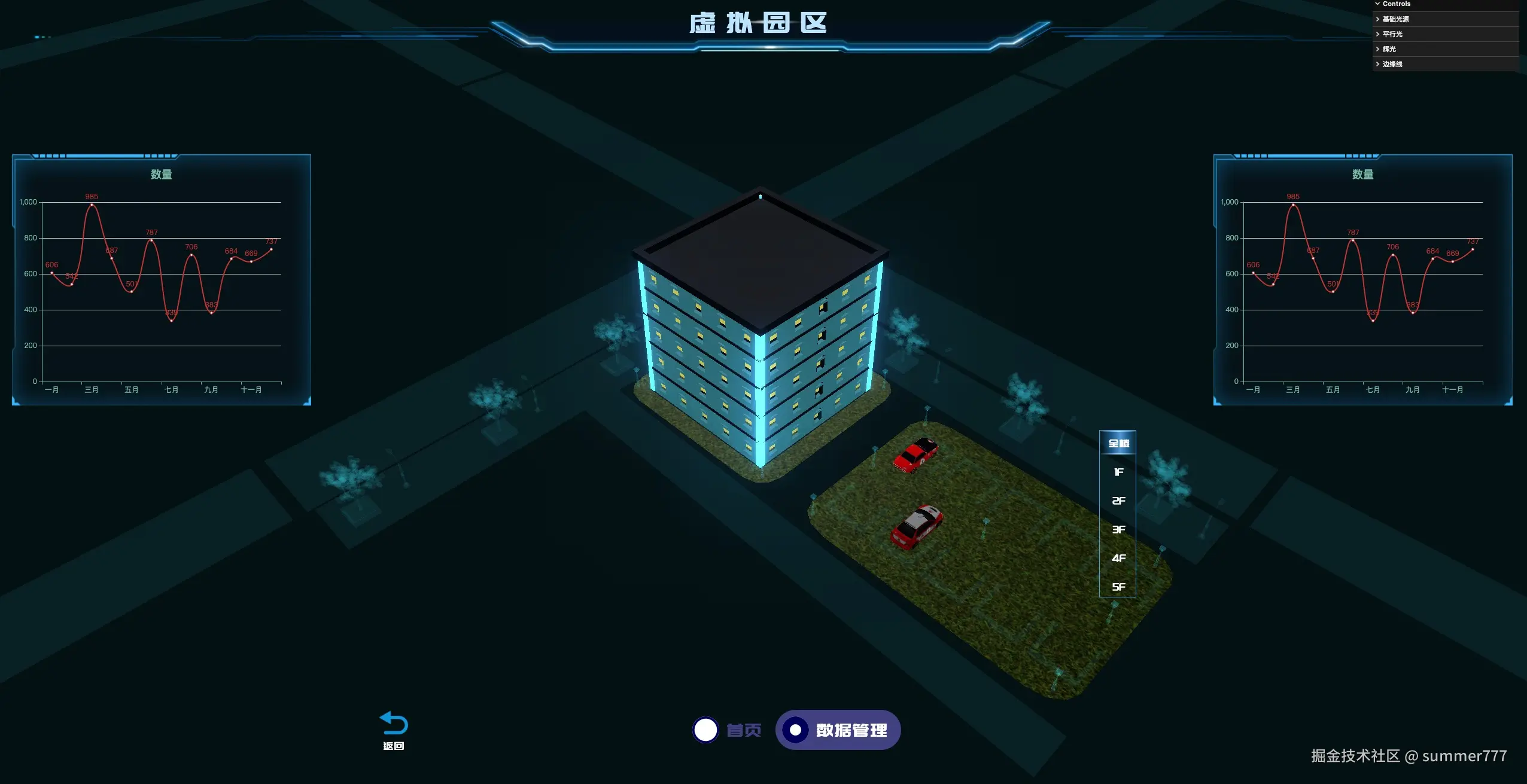
Task: Collapse the Controls panel header
Action: tap(1396, 4)
